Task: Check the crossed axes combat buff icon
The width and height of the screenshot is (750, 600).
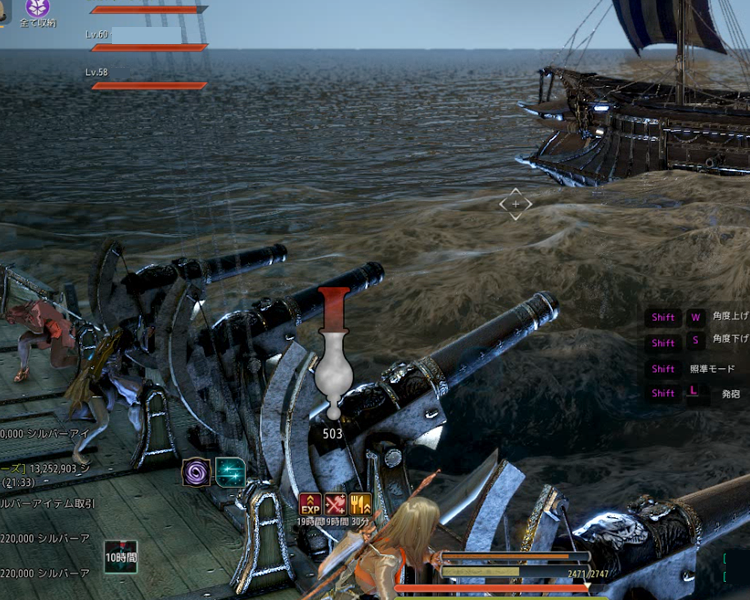Action: pyautogui.click(x=336, y=505)
